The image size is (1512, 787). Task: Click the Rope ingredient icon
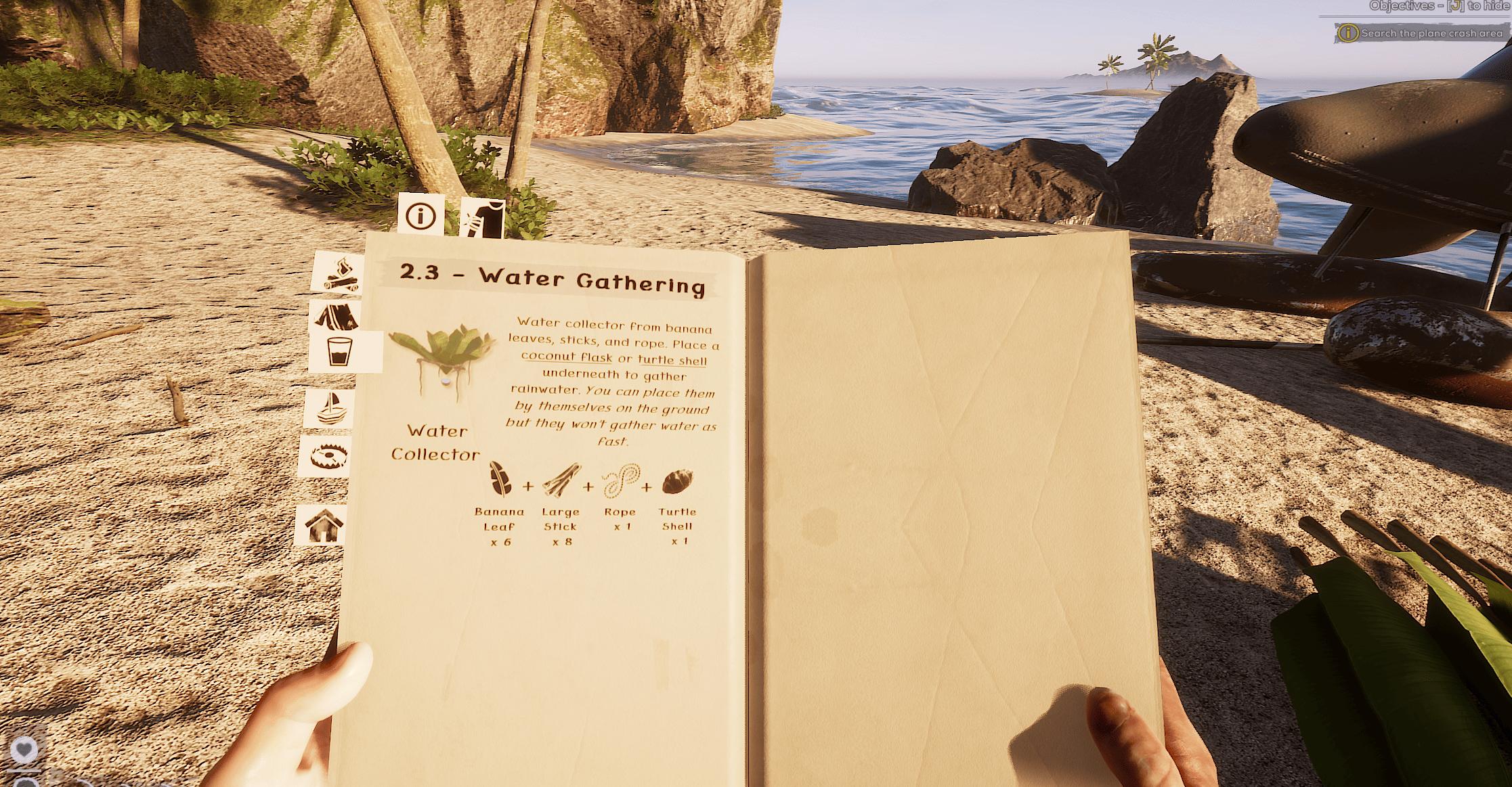[x=621, y=482]
